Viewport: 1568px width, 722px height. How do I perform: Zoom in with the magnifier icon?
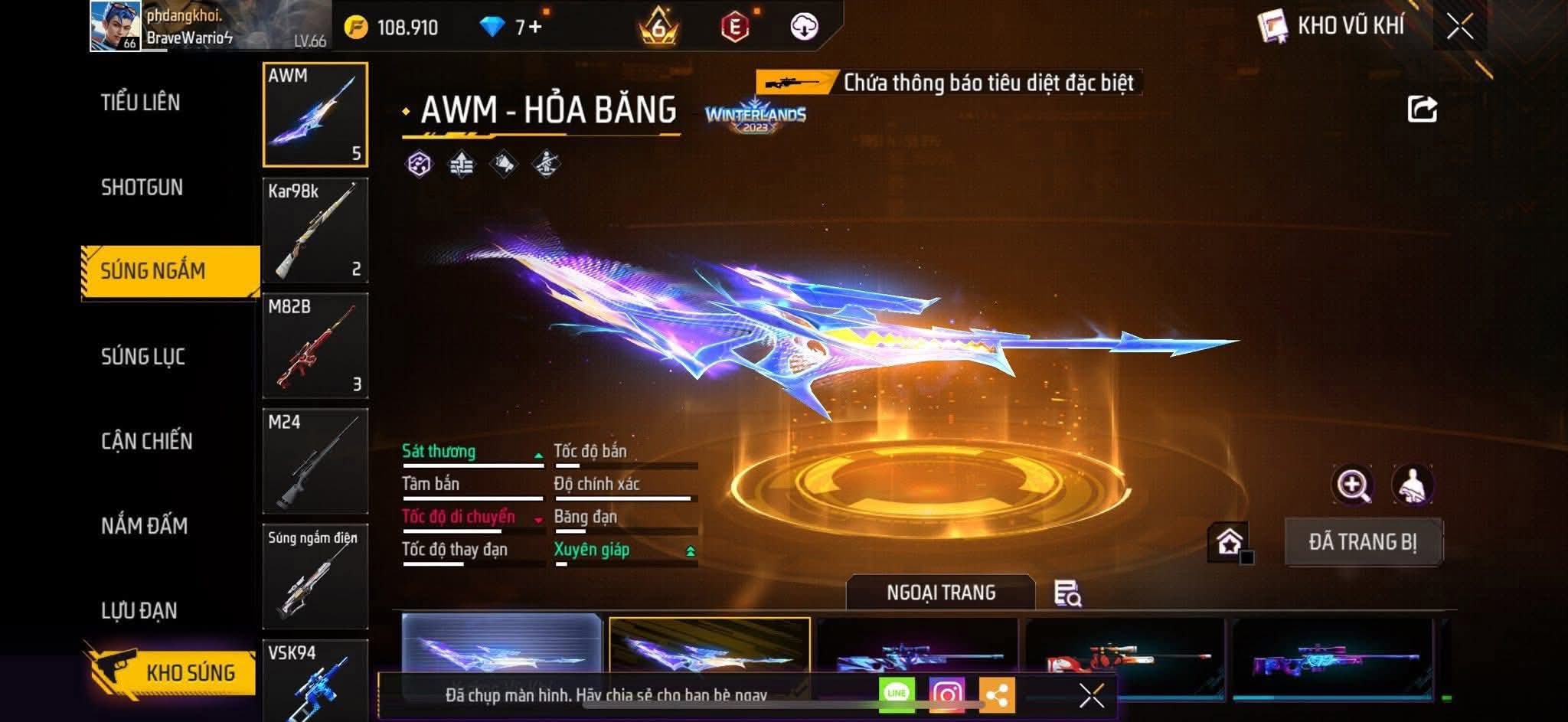coord(1353,485)
